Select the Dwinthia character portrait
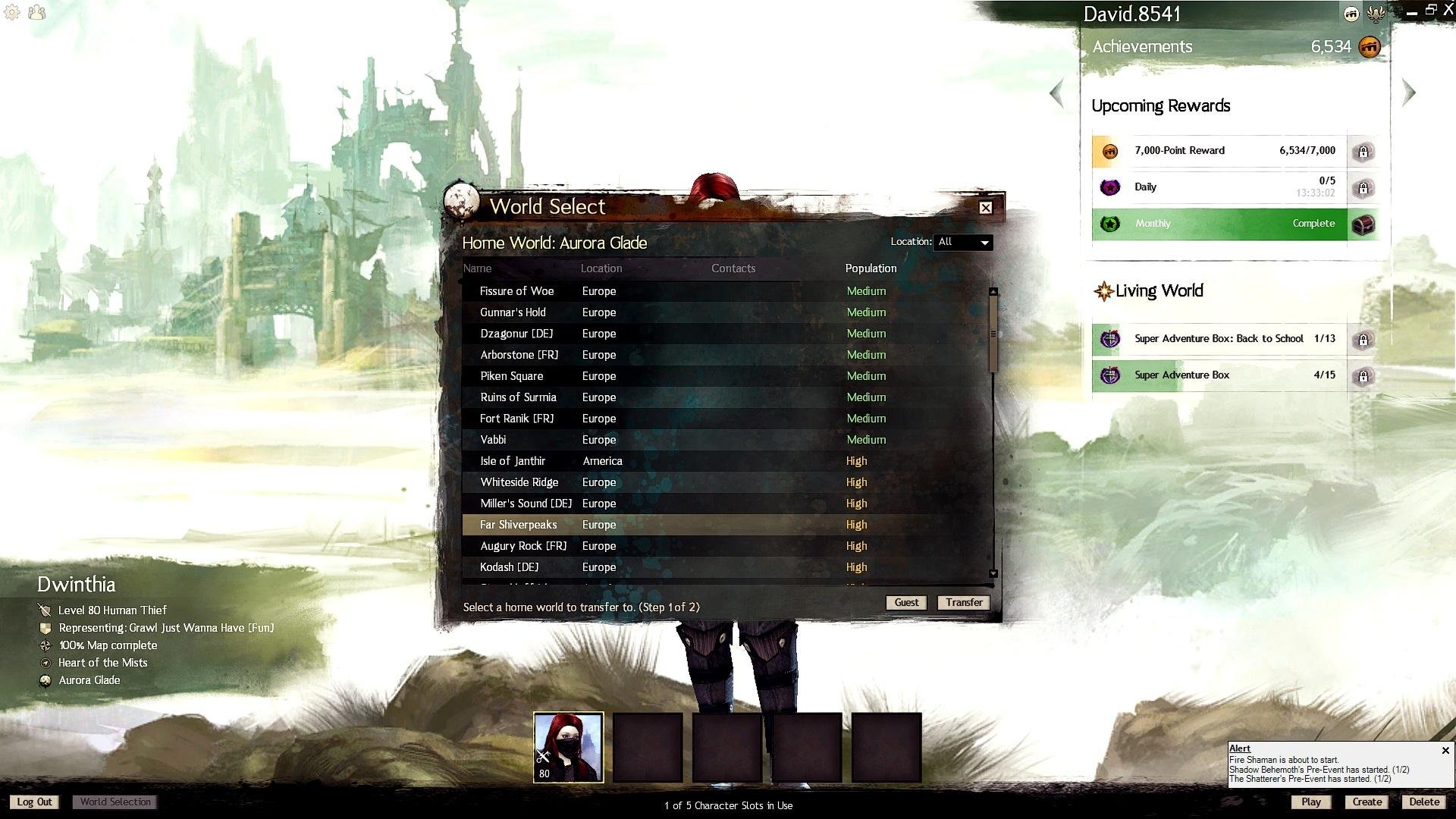This screenshot has width=1456, height=819. coord(569,747)
